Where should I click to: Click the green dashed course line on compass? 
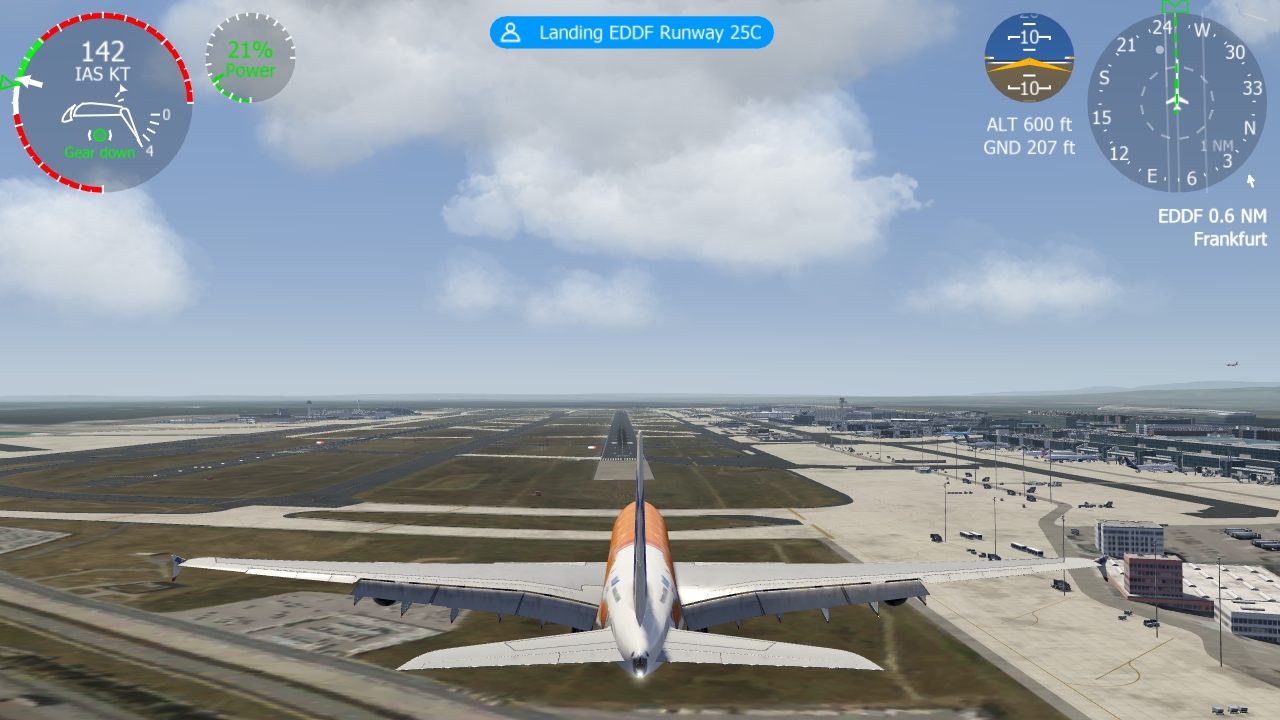coord(1176,64)
